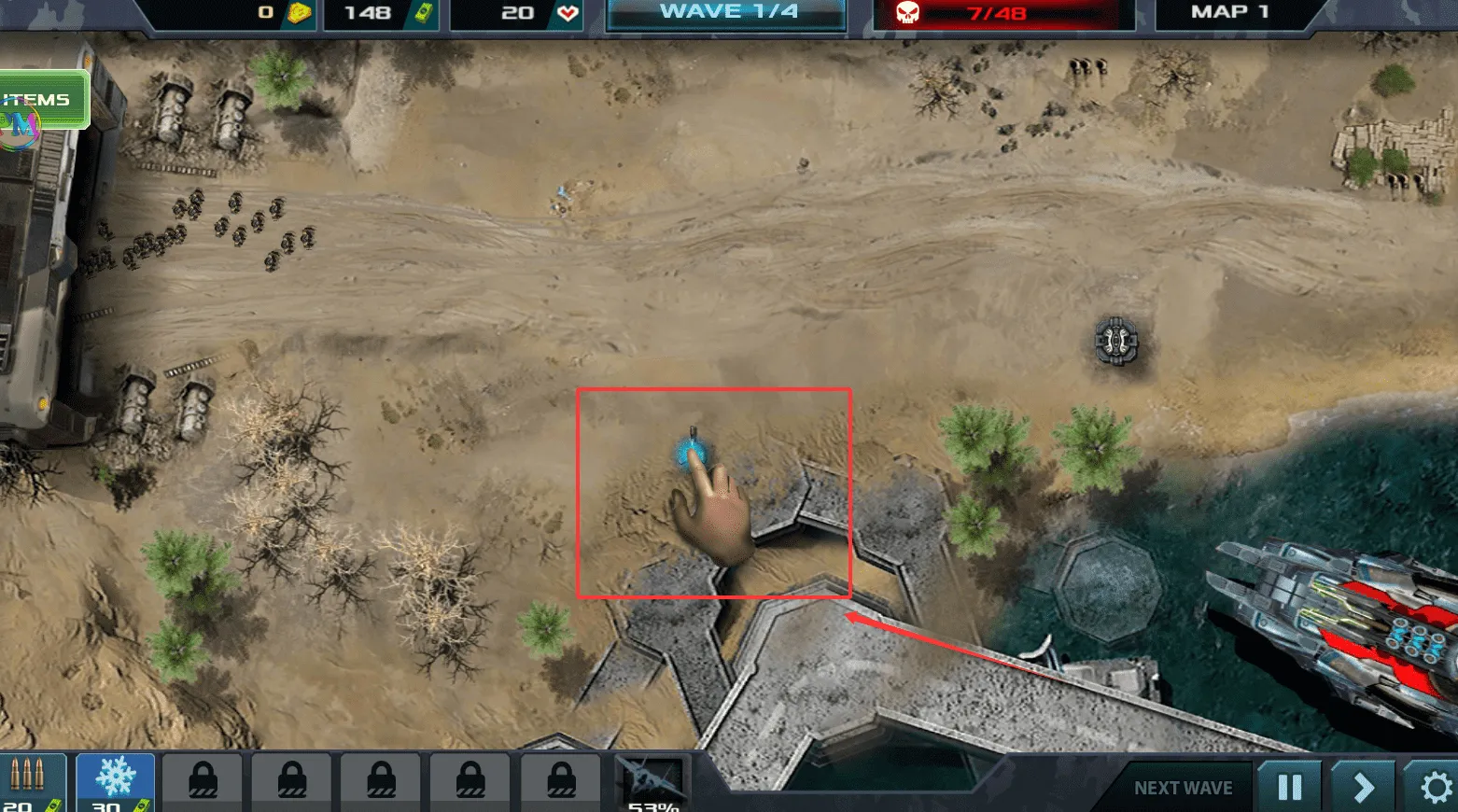Select the bullets machine gun tower
This screenshot has height=812, width=1458.
(30, 782)
